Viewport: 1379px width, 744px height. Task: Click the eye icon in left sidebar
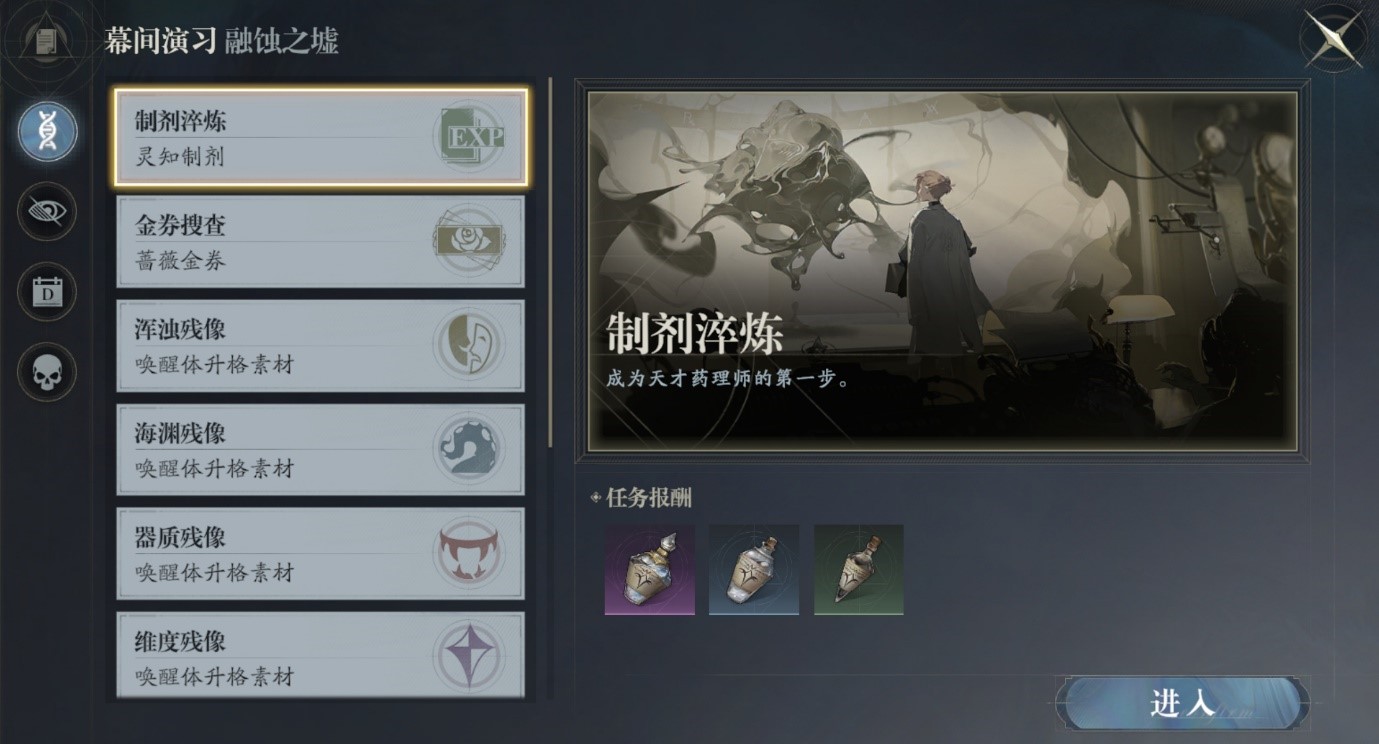point(46,213)
